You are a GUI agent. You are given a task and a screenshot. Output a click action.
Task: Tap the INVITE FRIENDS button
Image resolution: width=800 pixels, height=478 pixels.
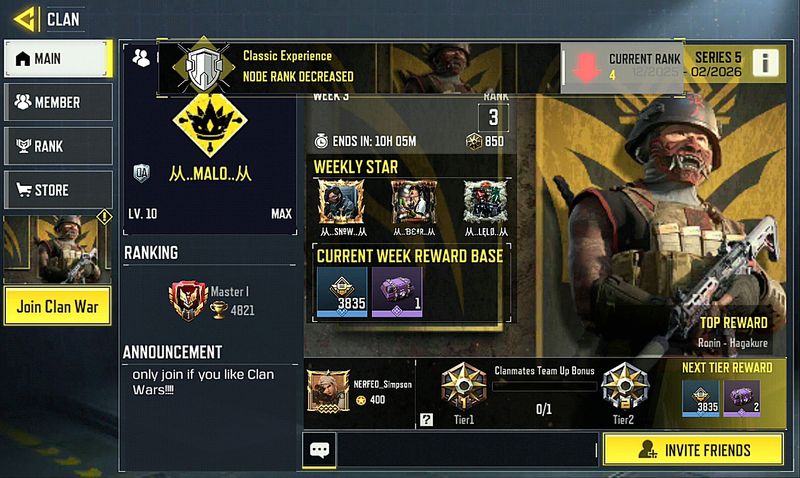(x=693, y=449)
